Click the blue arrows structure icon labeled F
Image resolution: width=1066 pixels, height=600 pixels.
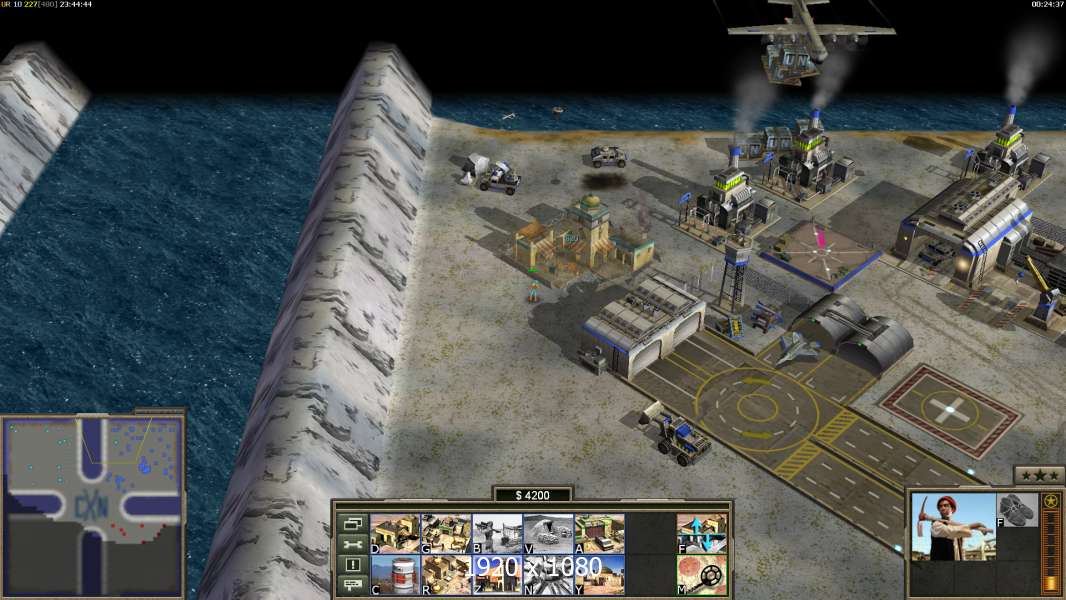(x=702, y=533)
